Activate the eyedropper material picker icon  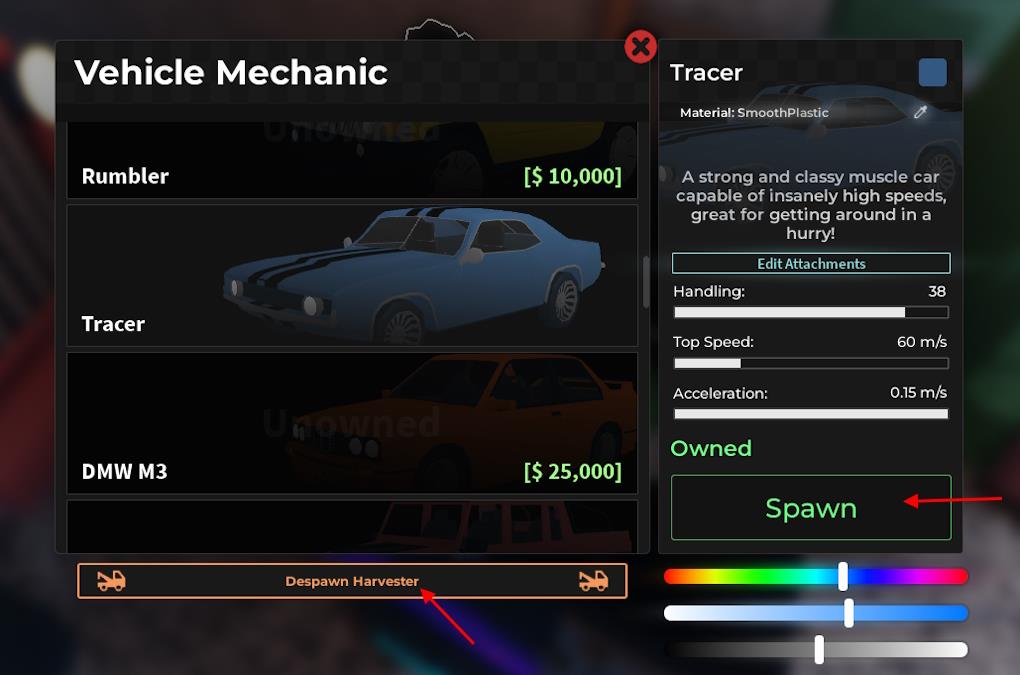tap(921, 112)
